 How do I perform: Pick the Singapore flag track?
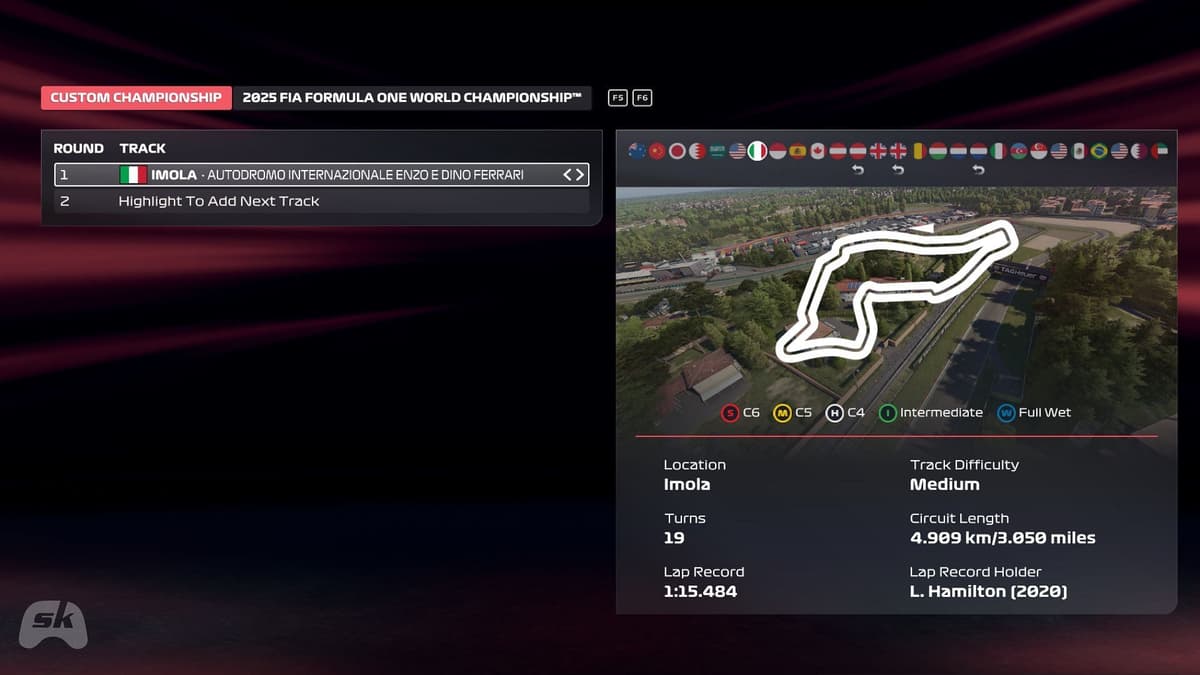(x=1039, y=151)
